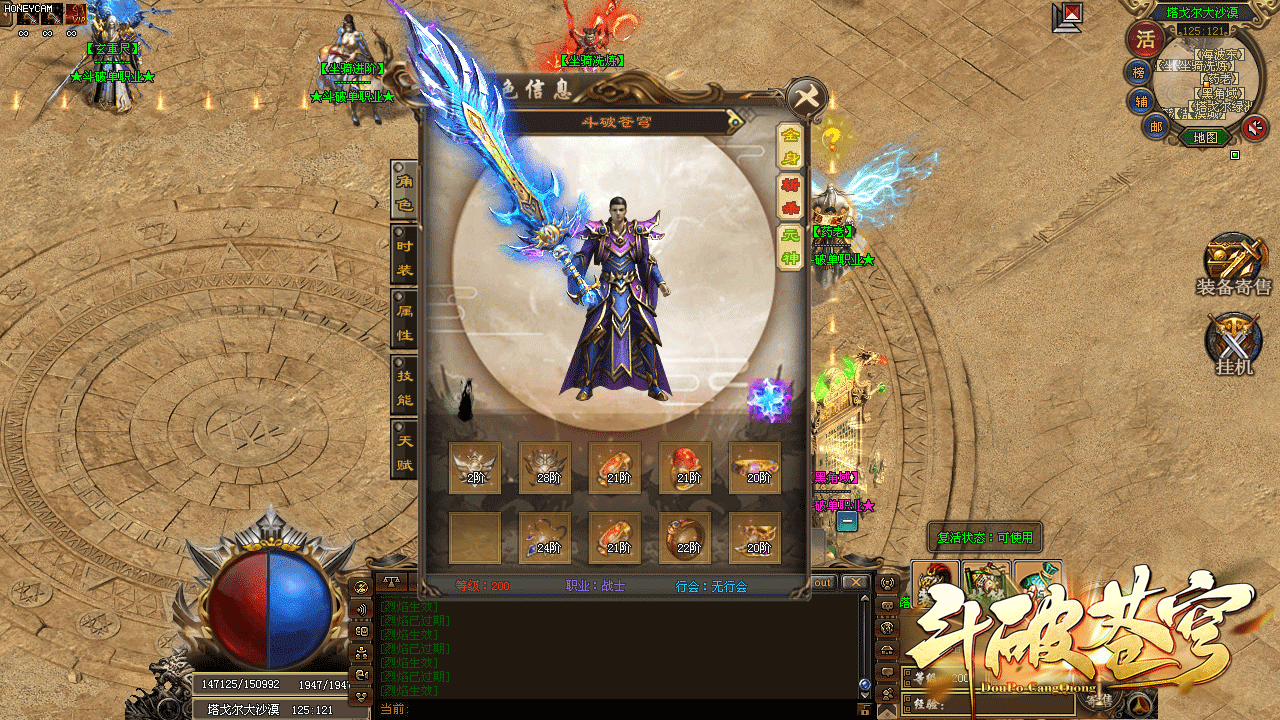Open the 地图 map button

[x=1205, y=138]
